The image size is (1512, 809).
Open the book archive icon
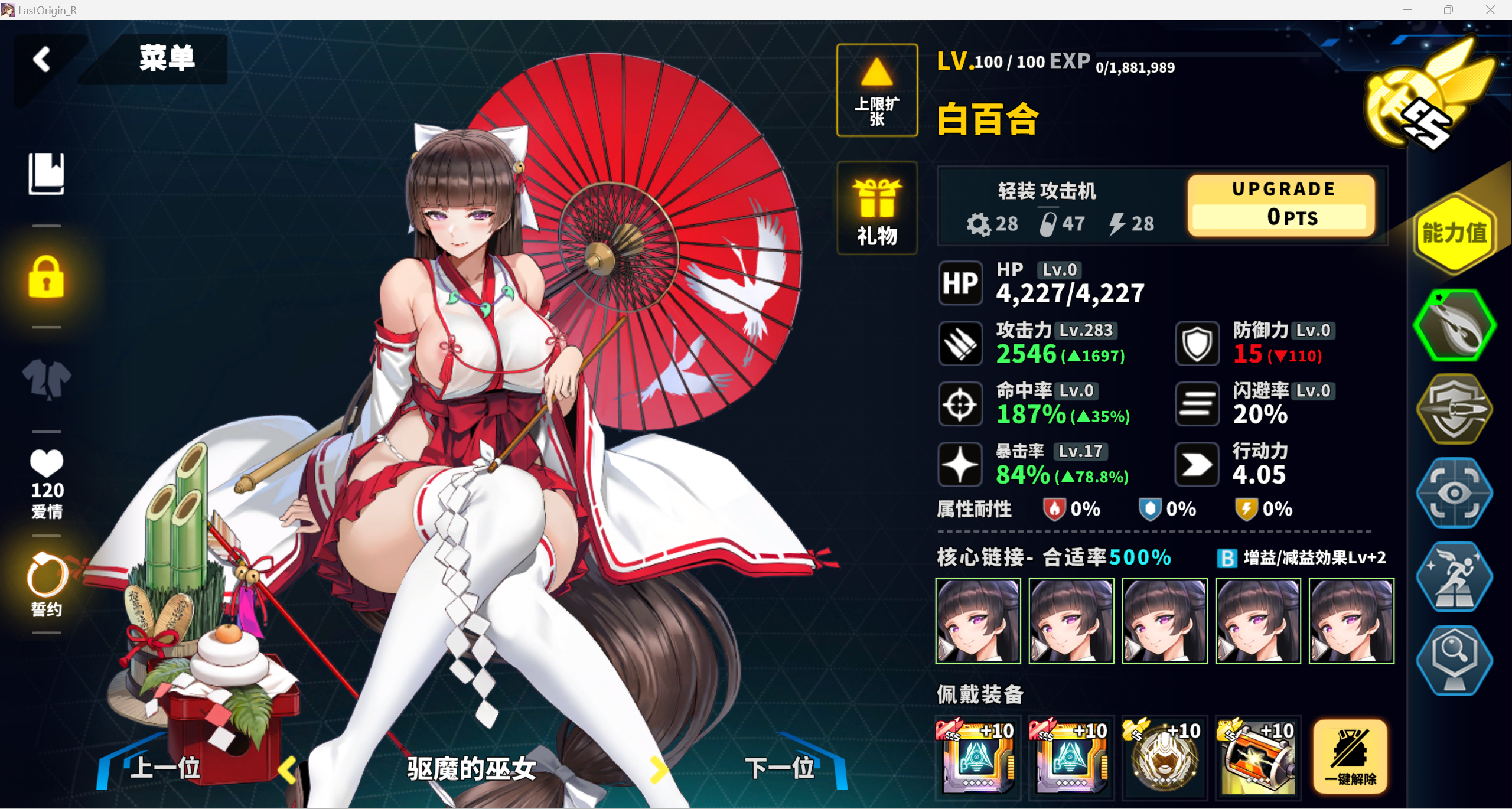pos(46,173)
